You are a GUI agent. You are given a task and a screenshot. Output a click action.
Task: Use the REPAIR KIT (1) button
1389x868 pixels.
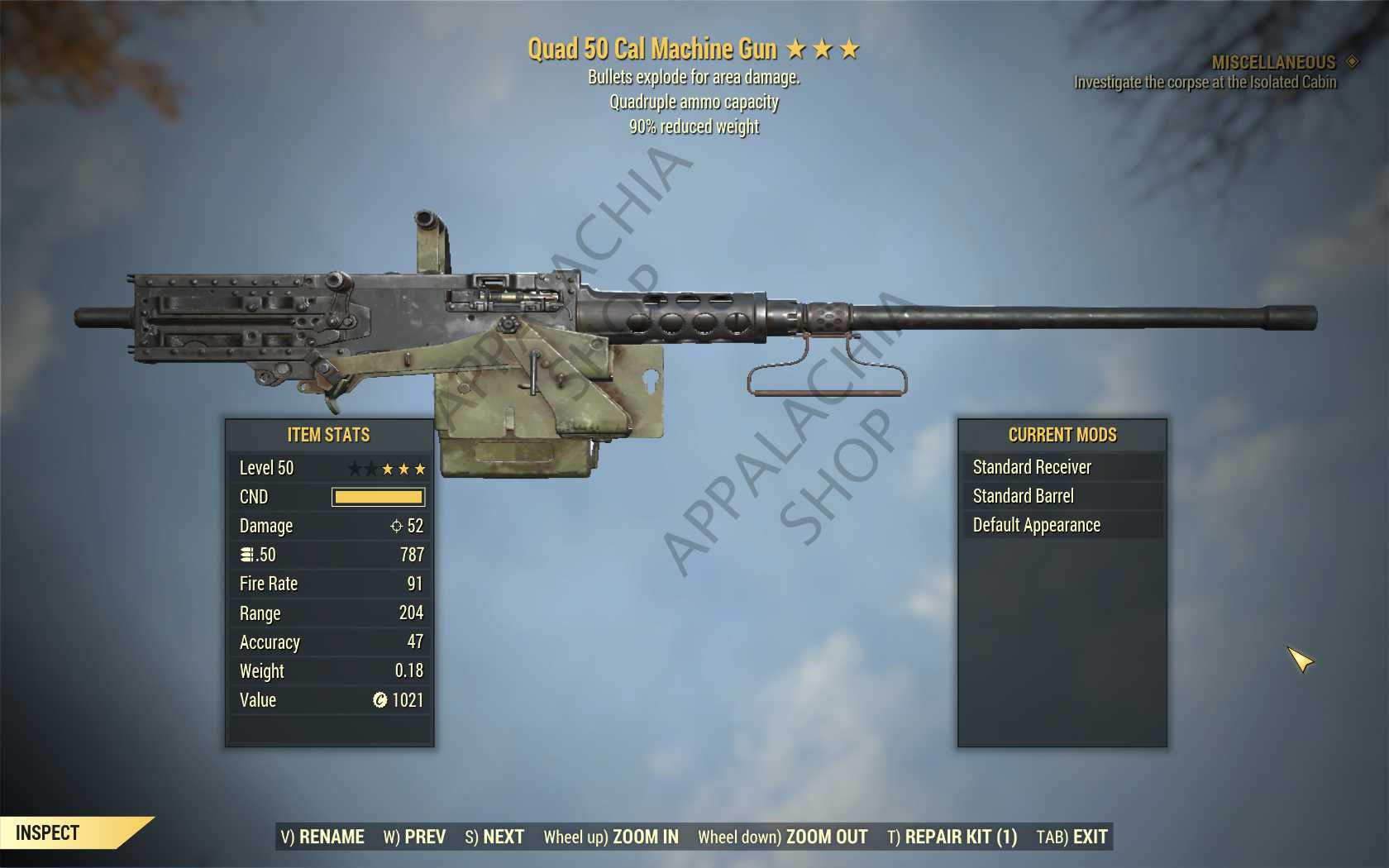point(952,837)
